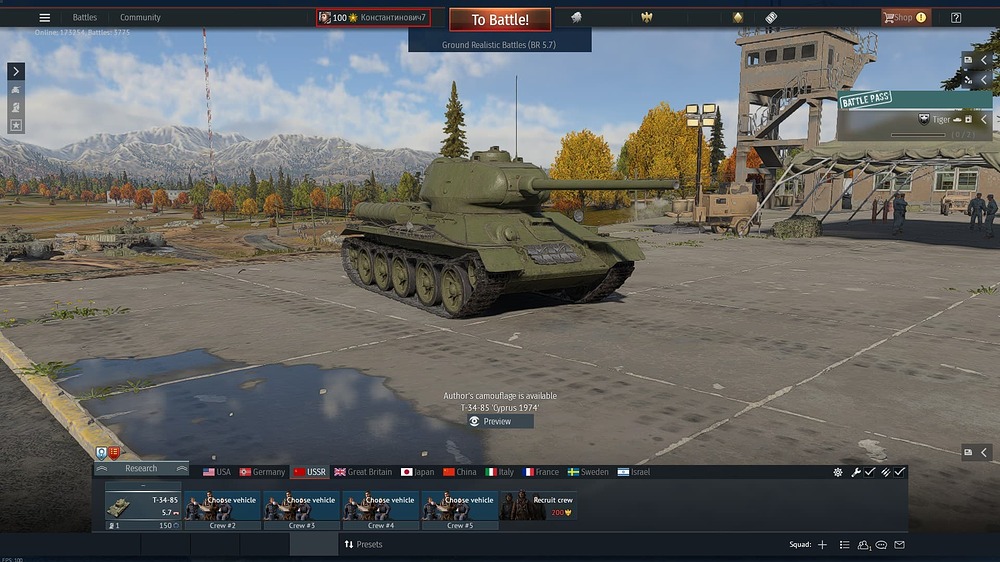
Task: Switch to the Germany nation tab
Action: click(263, 472)
